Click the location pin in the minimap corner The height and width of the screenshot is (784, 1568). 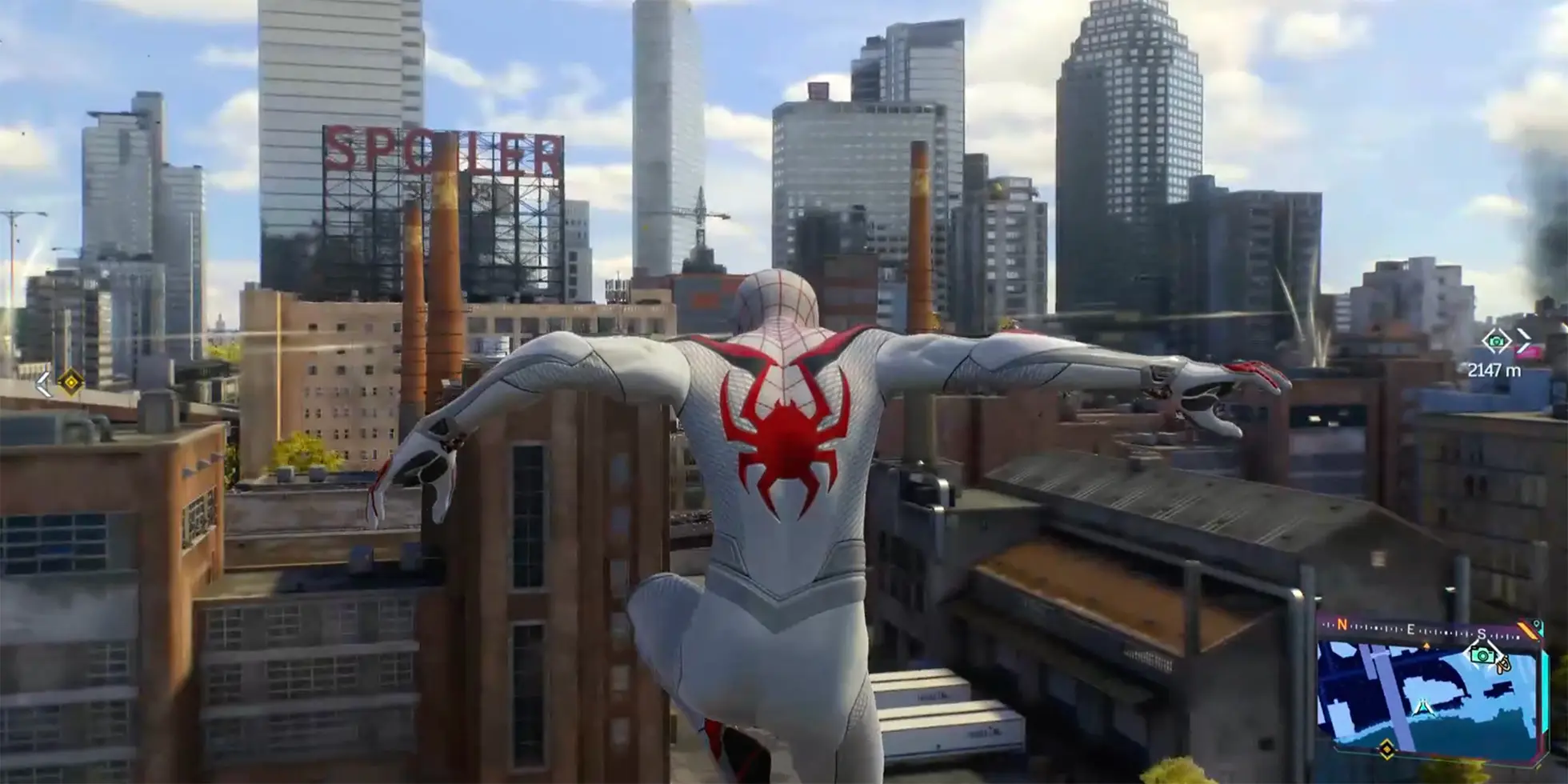click(x=1537, y=625)
